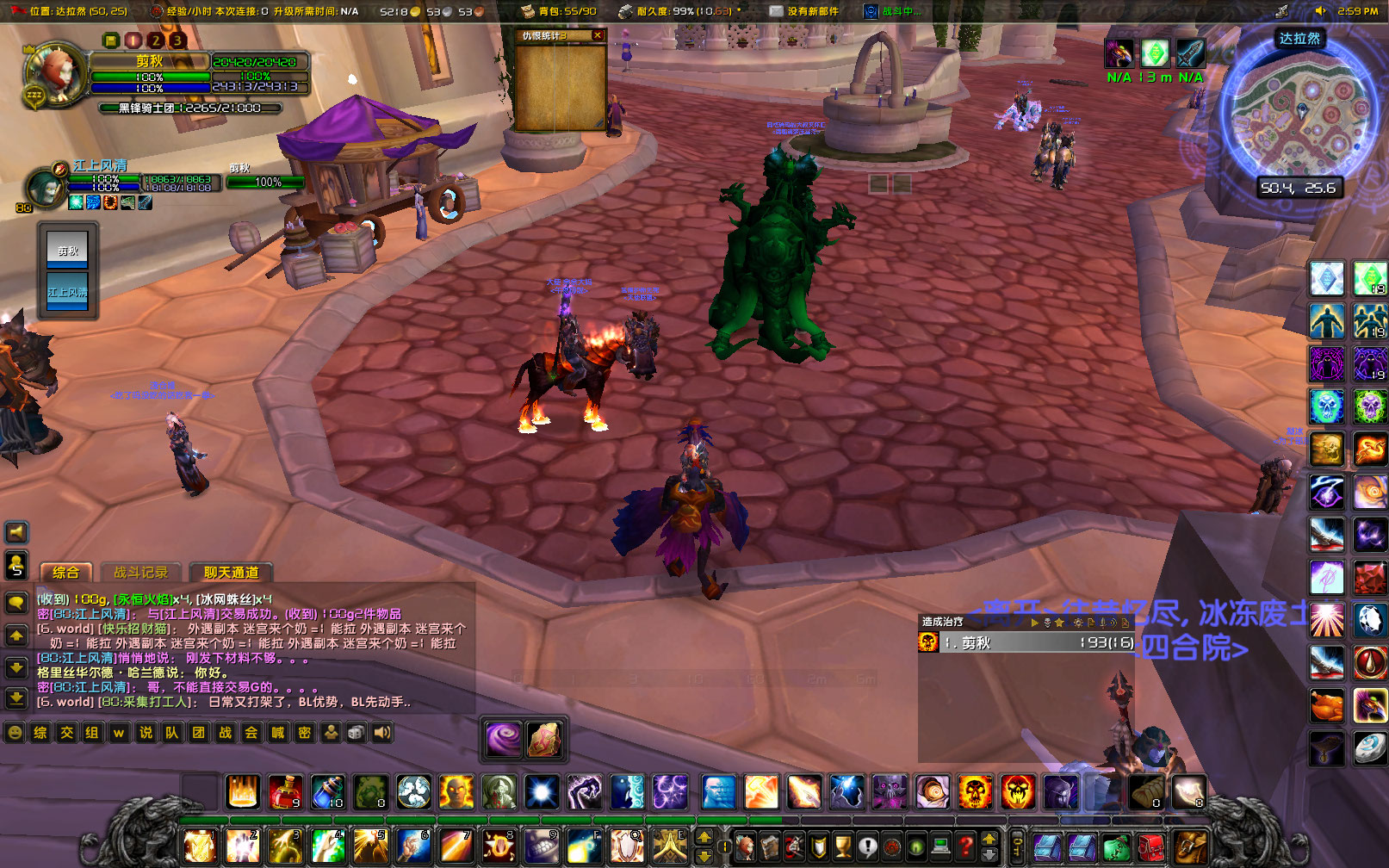1389x868 pixels.
Task: Click the 没有新邮件 mail icon on top bar
Action: click(x=775, y=11)
